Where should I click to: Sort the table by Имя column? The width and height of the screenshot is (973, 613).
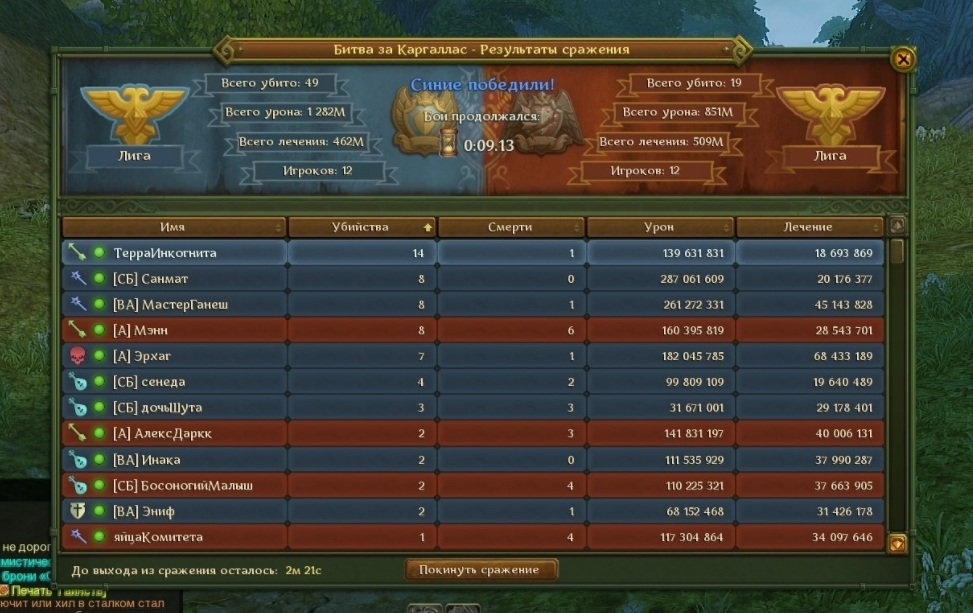pyautogui.click(x=173, y=227)
